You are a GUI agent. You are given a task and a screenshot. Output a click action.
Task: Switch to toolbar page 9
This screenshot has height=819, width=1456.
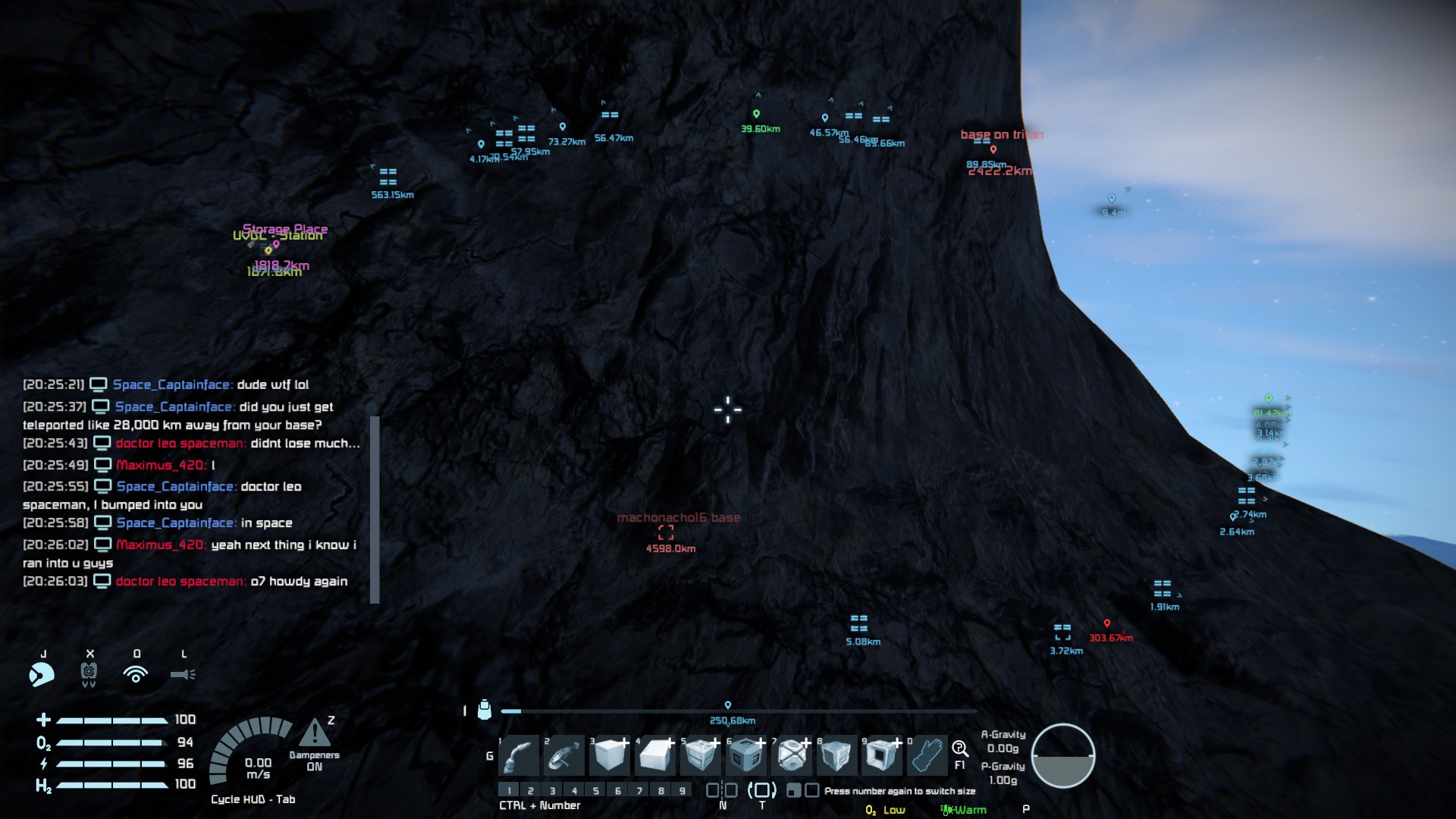click(682, 791)
